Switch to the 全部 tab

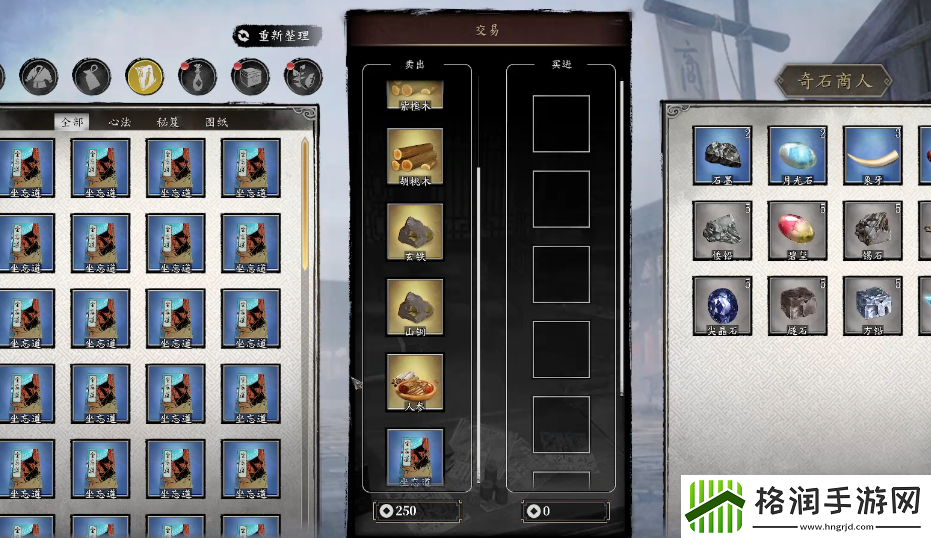(x=70, y=122)
